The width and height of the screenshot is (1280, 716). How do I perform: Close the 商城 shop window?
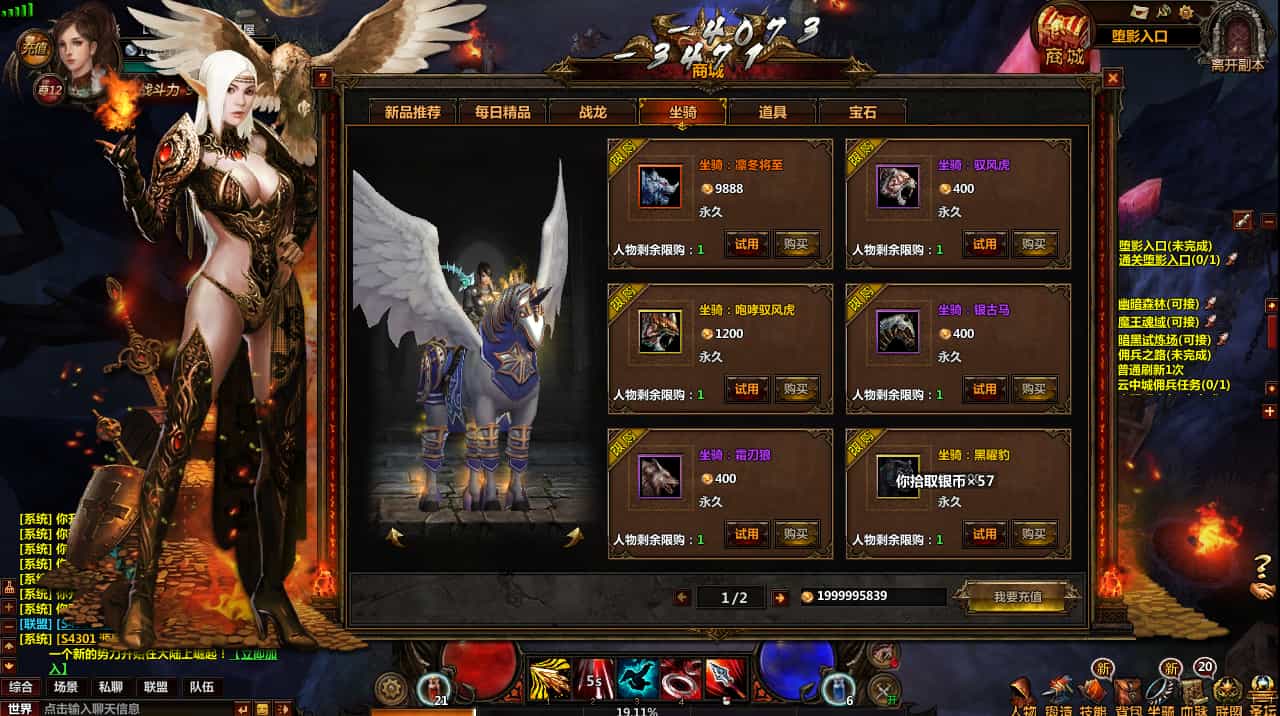click(1112, 78)
